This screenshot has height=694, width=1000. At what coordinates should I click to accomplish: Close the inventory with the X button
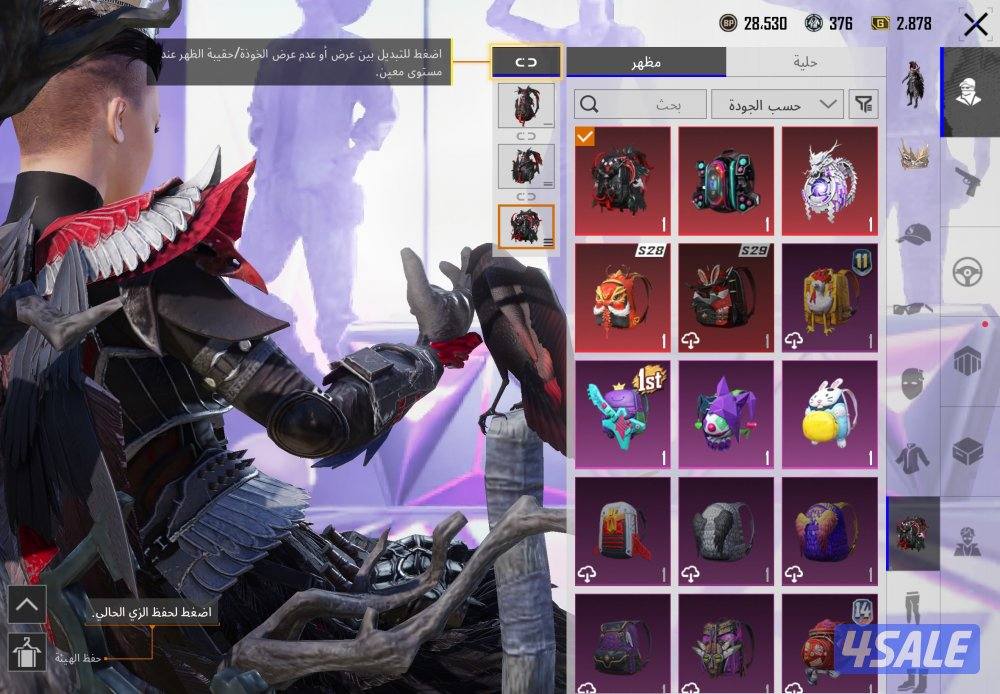974,24
